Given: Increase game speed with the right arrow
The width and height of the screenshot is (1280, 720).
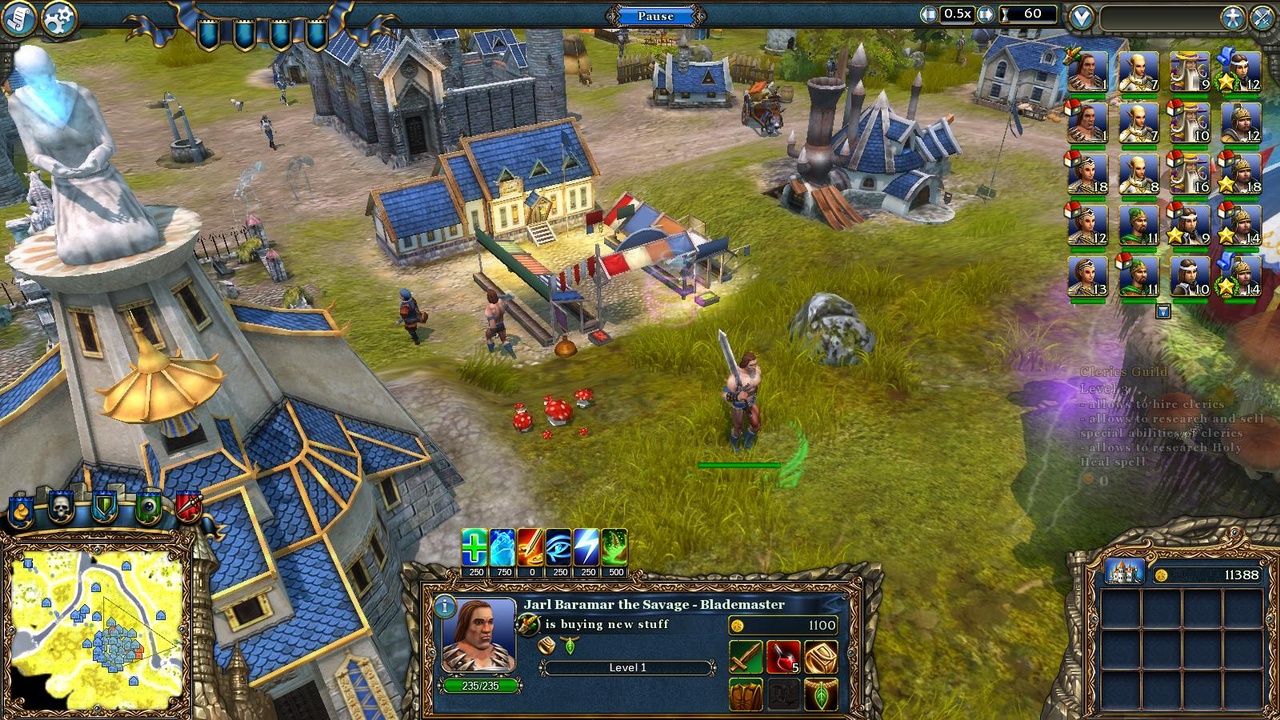Looking at the screenshot, I should click(x=984, y=14).
